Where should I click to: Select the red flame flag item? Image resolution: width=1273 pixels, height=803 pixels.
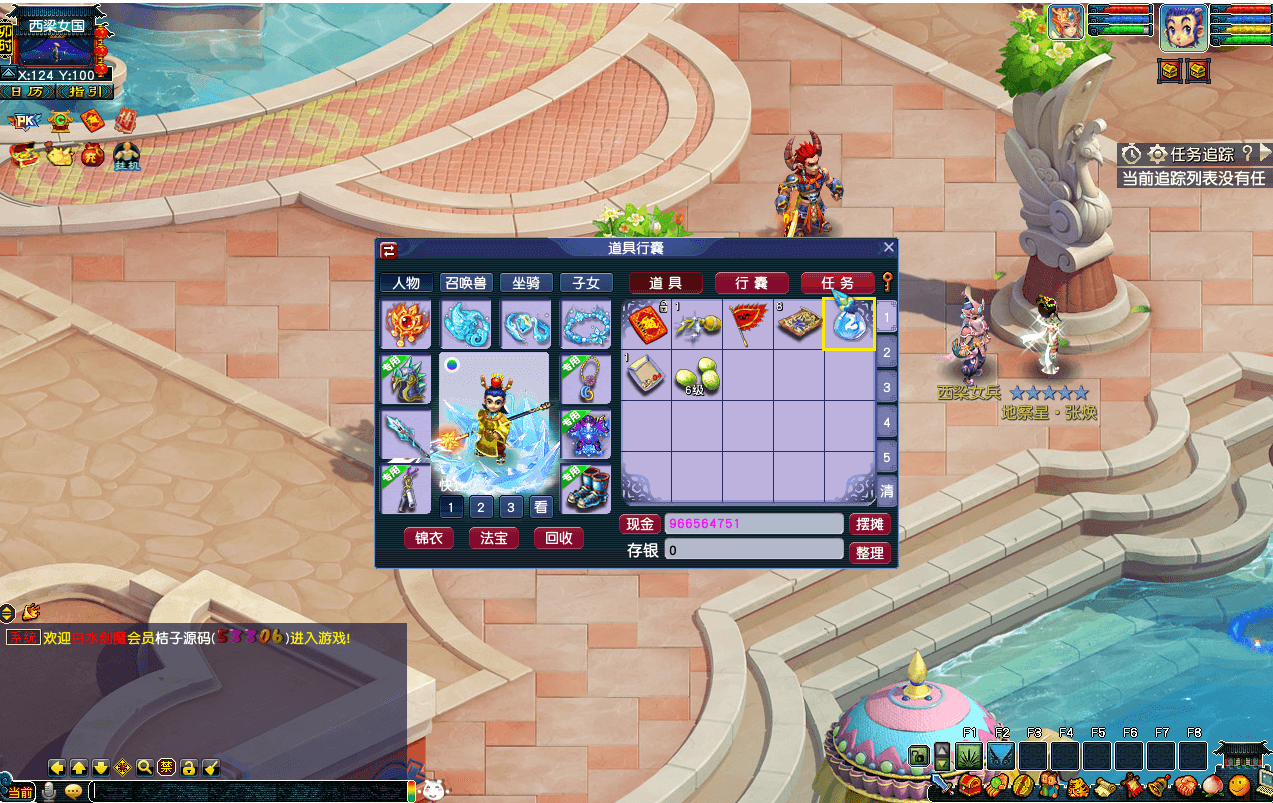[x=746, y=324]
